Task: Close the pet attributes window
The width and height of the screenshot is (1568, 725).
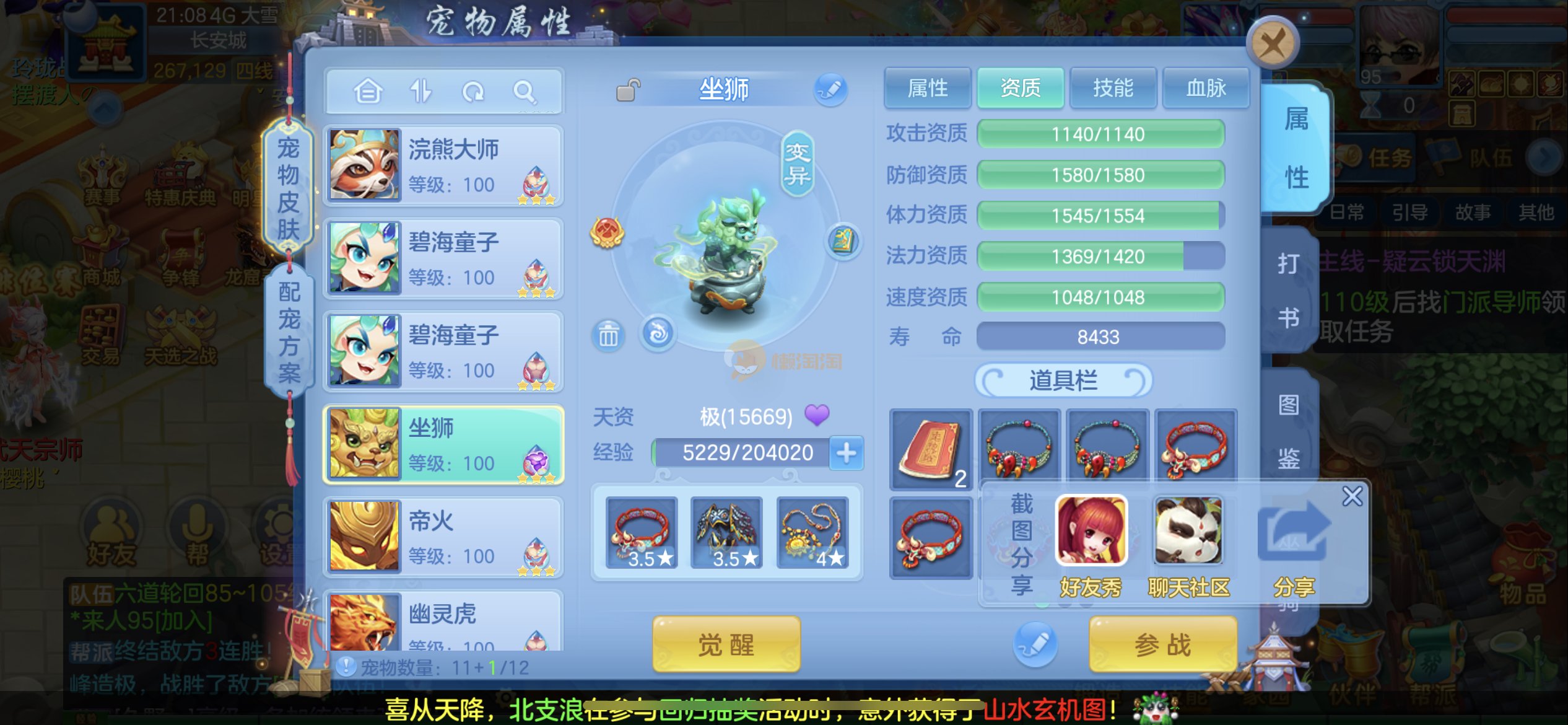Action: pyautogui.click(x=1272, y=43)
